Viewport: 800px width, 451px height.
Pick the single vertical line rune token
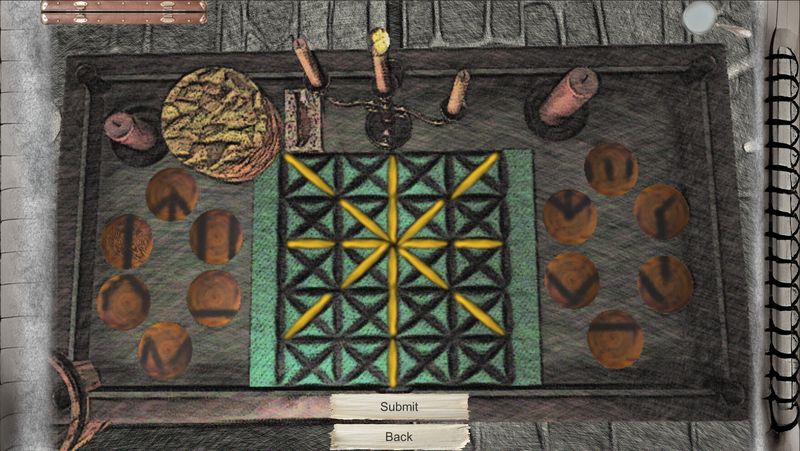point(127,241)
